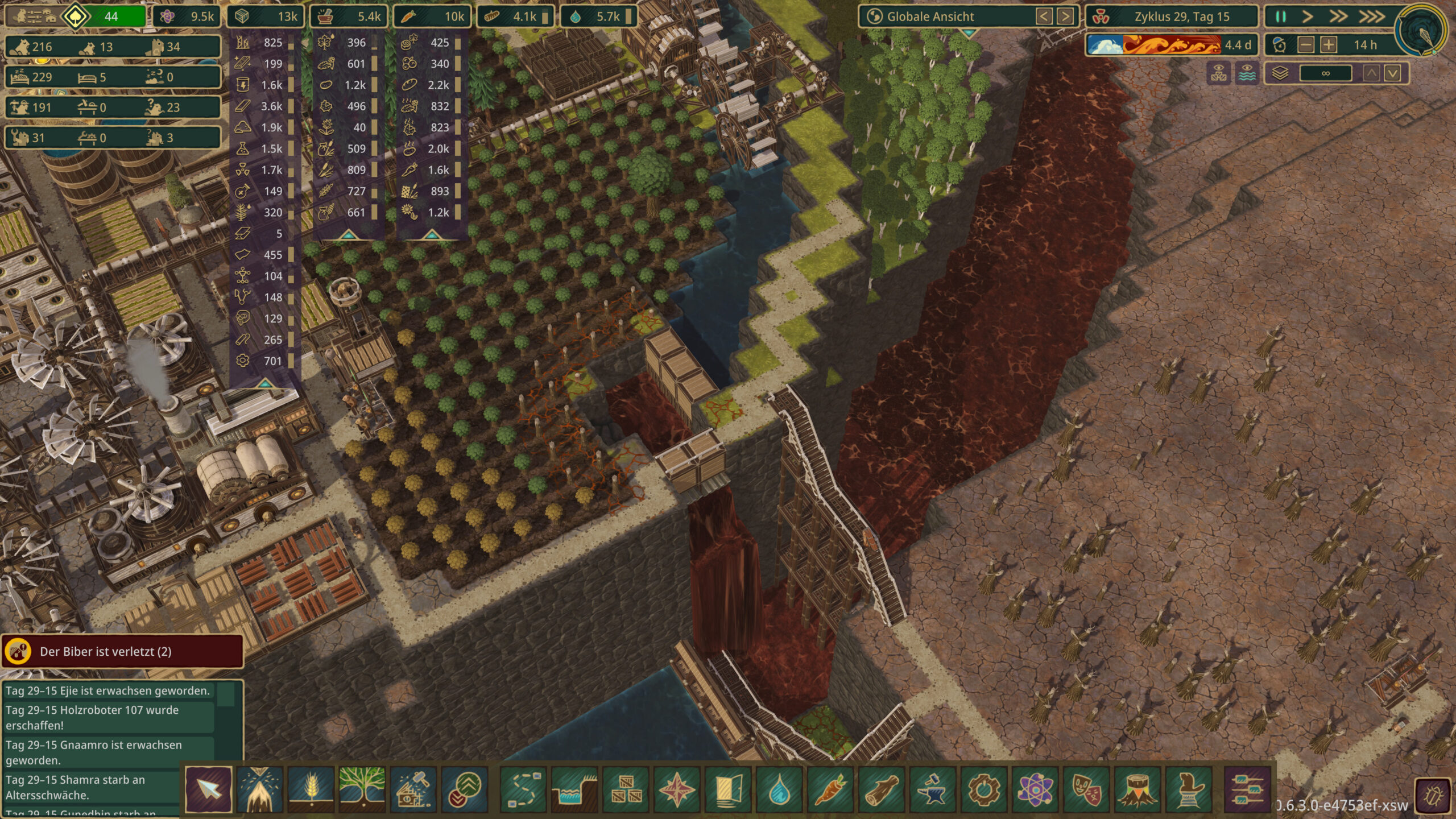Open the theater masks leisure category

pyautogui.click(x=1086, y=789)
